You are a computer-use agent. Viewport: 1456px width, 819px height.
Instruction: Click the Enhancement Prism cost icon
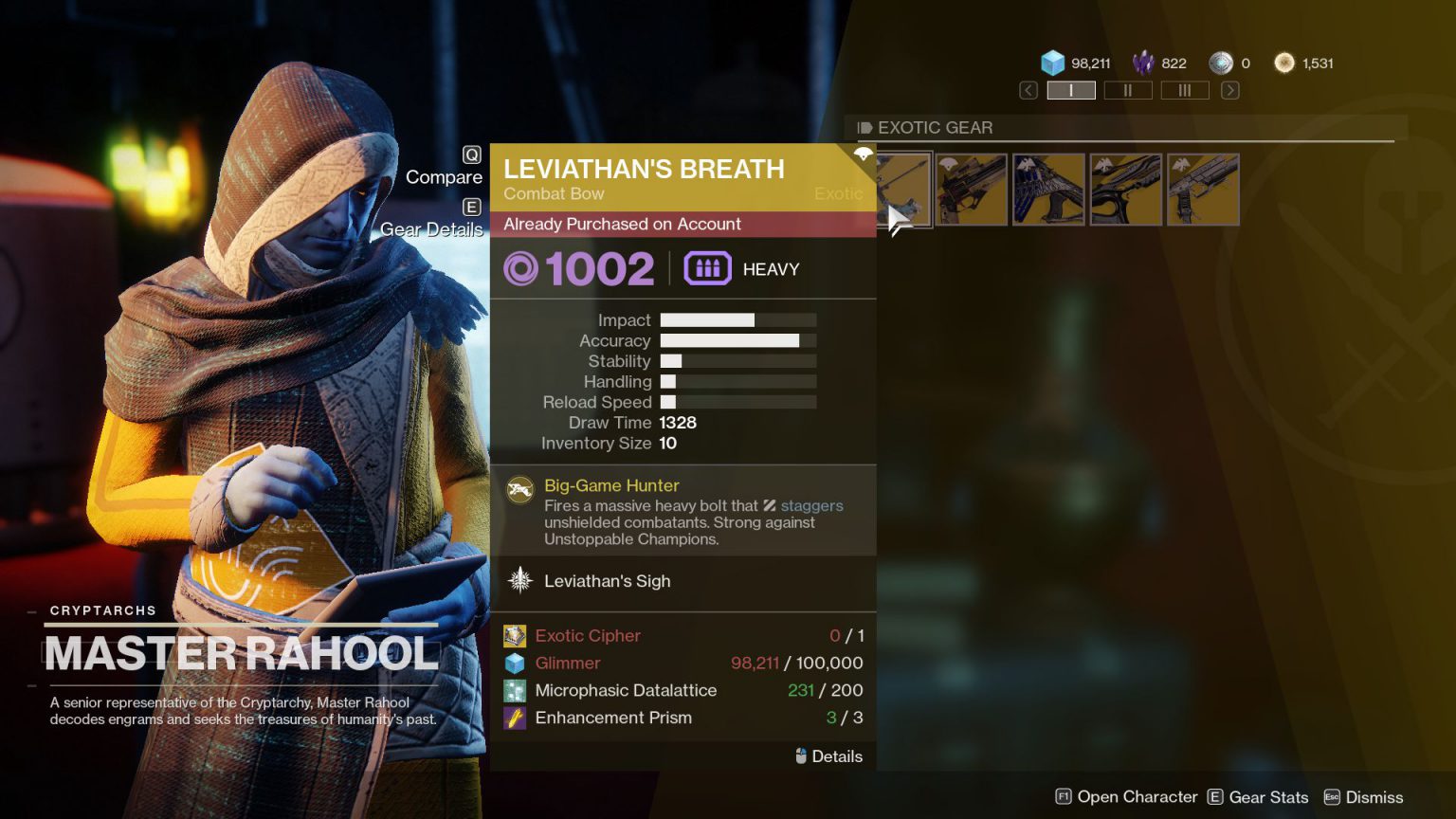515,718
